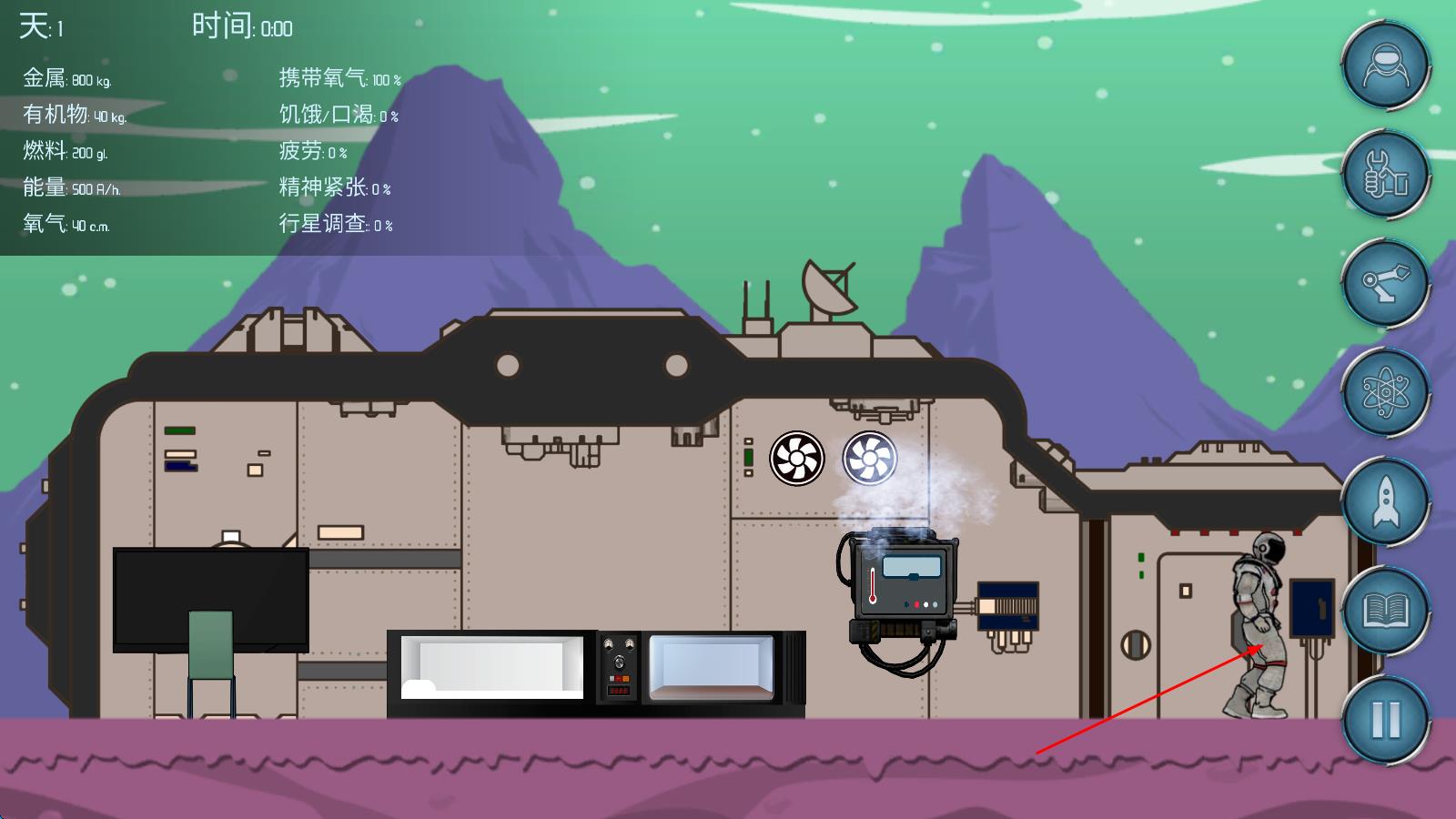Select the robotic arm button
The height and width of the screenshot is (819, 1456).
pos(1385,283)
